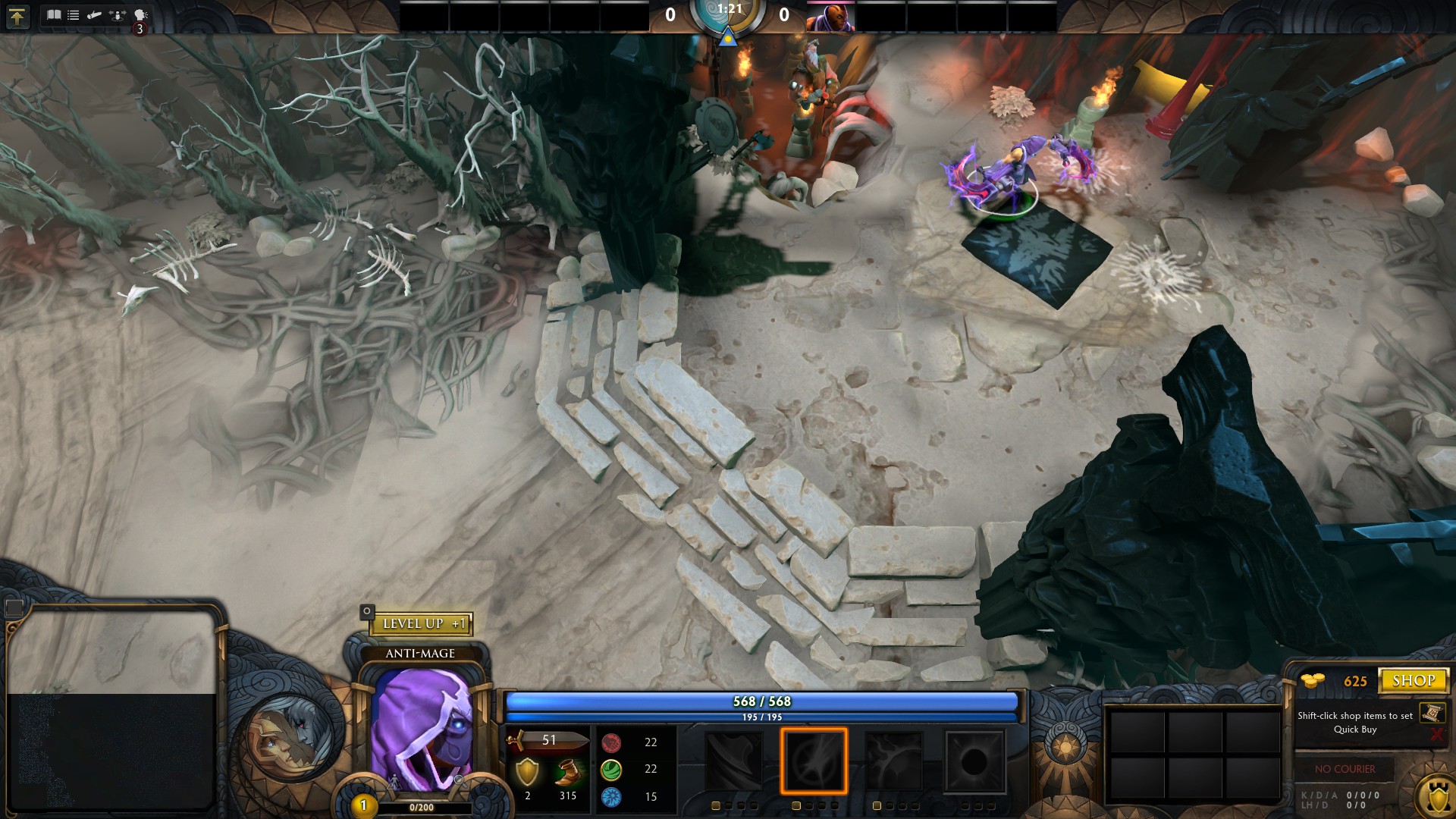Click the NO COURIER button
The width and height of the screenshot is (1456, 819).
[1345, 769]
